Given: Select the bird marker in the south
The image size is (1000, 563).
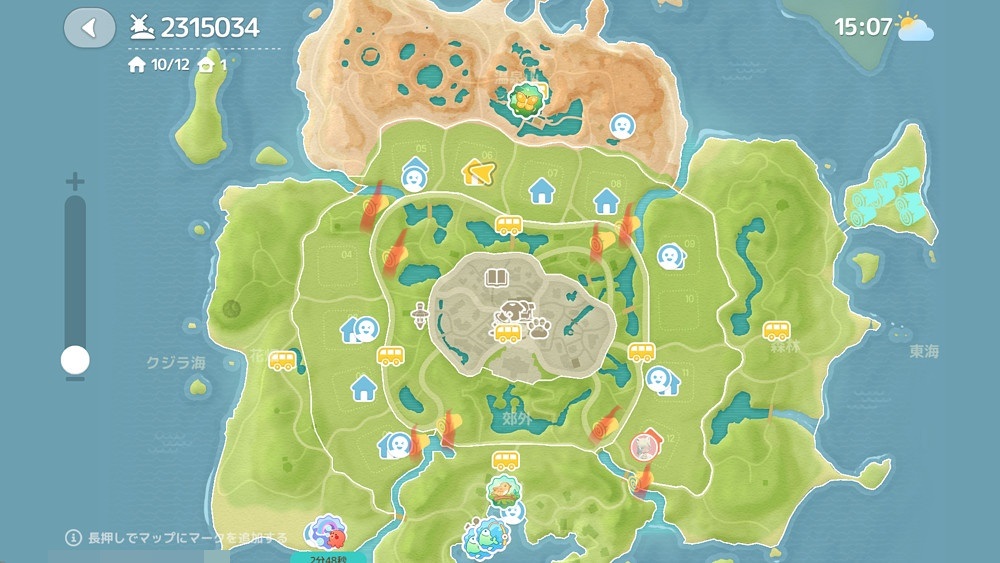Looking at the screenshot, I should coord(503,490).
